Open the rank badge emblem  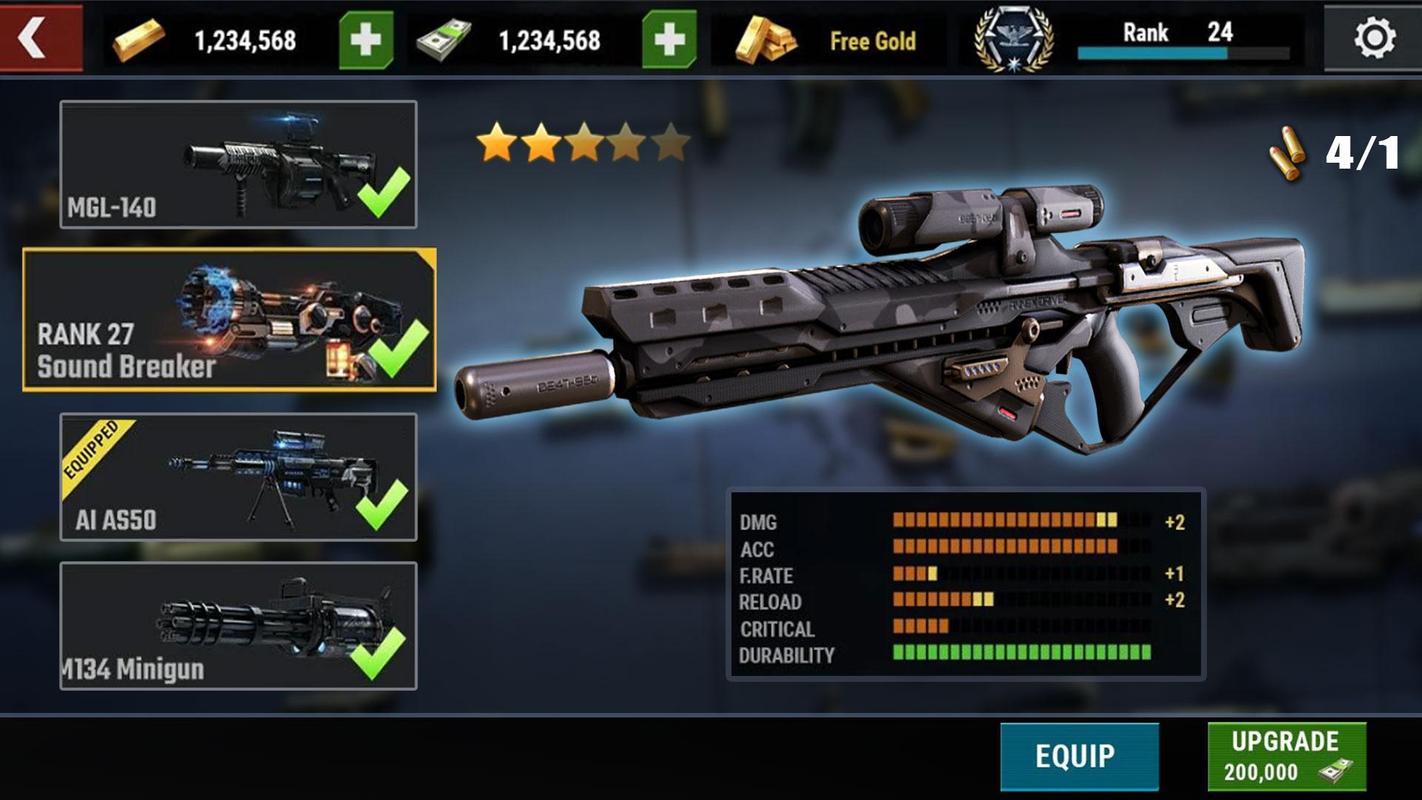pos(1013,40)
